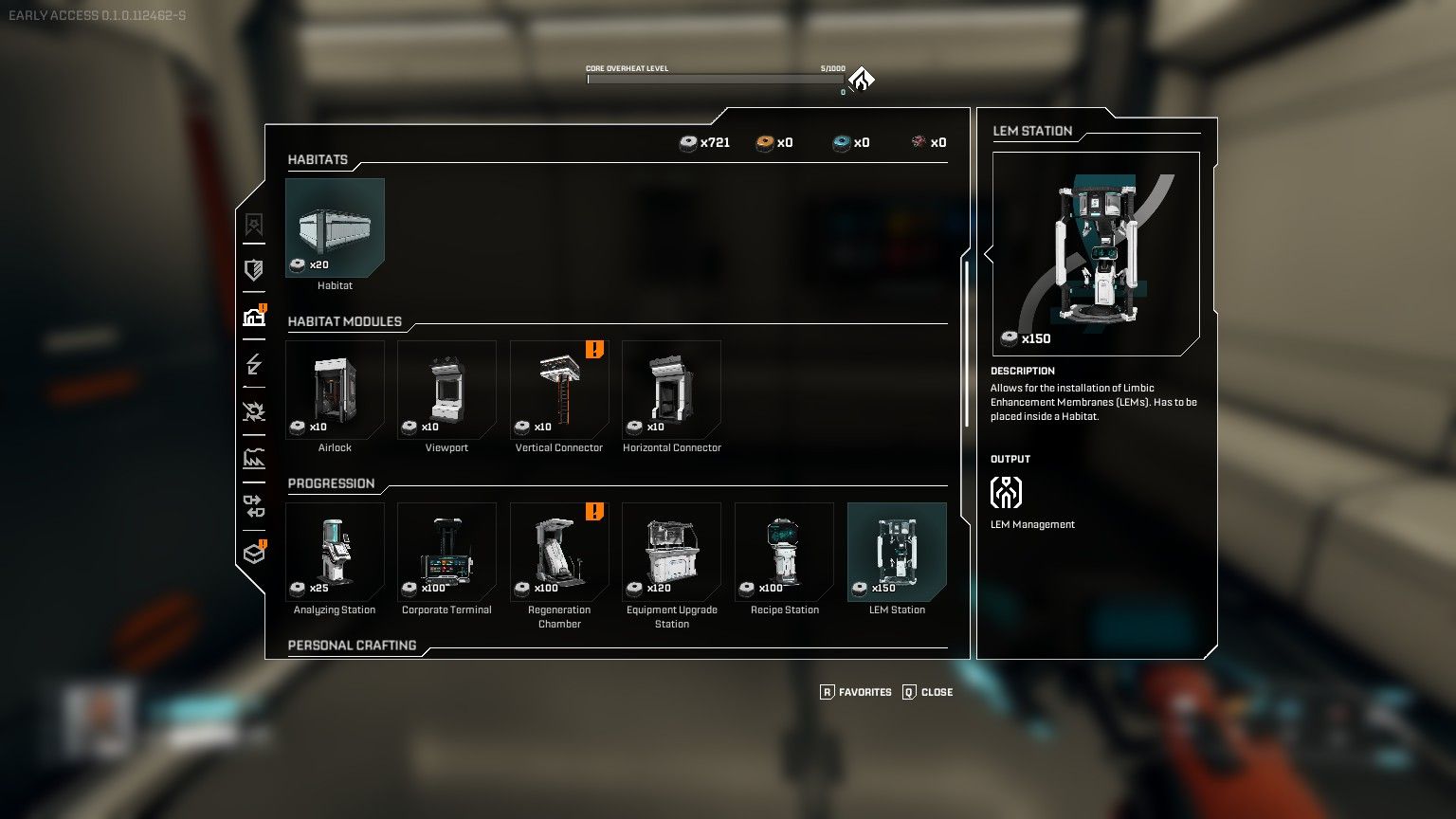
Task: Choose the Airlock habitat module
Action: [x=335, y=390]
